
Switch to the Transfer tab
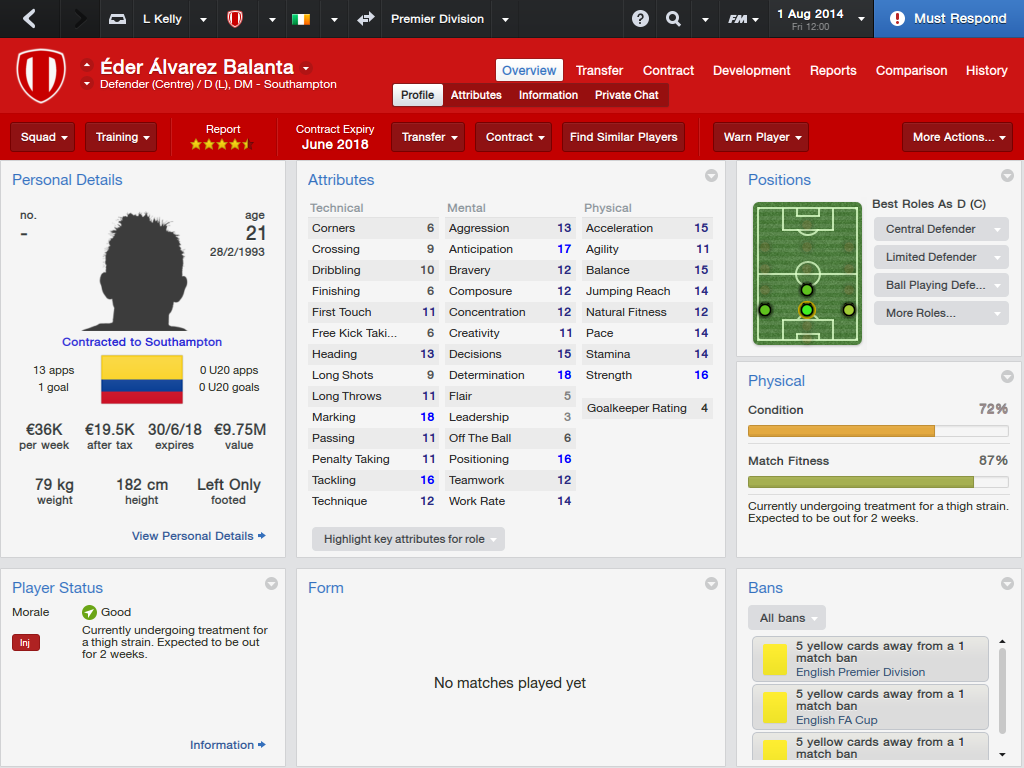click(599, 70)
